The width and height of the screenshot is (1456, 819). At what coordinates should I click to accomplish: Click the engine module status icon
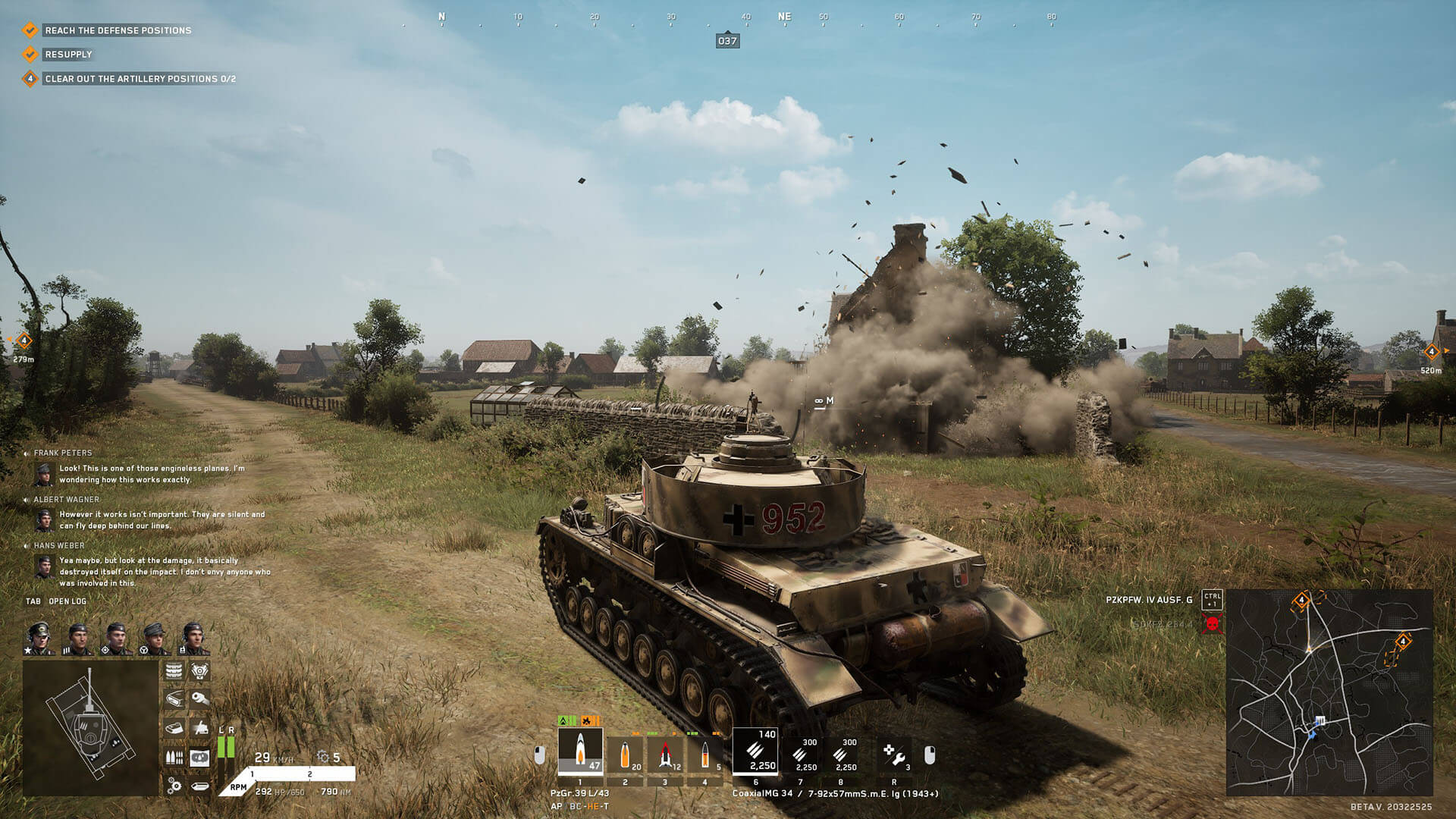[x=199, y=671]
